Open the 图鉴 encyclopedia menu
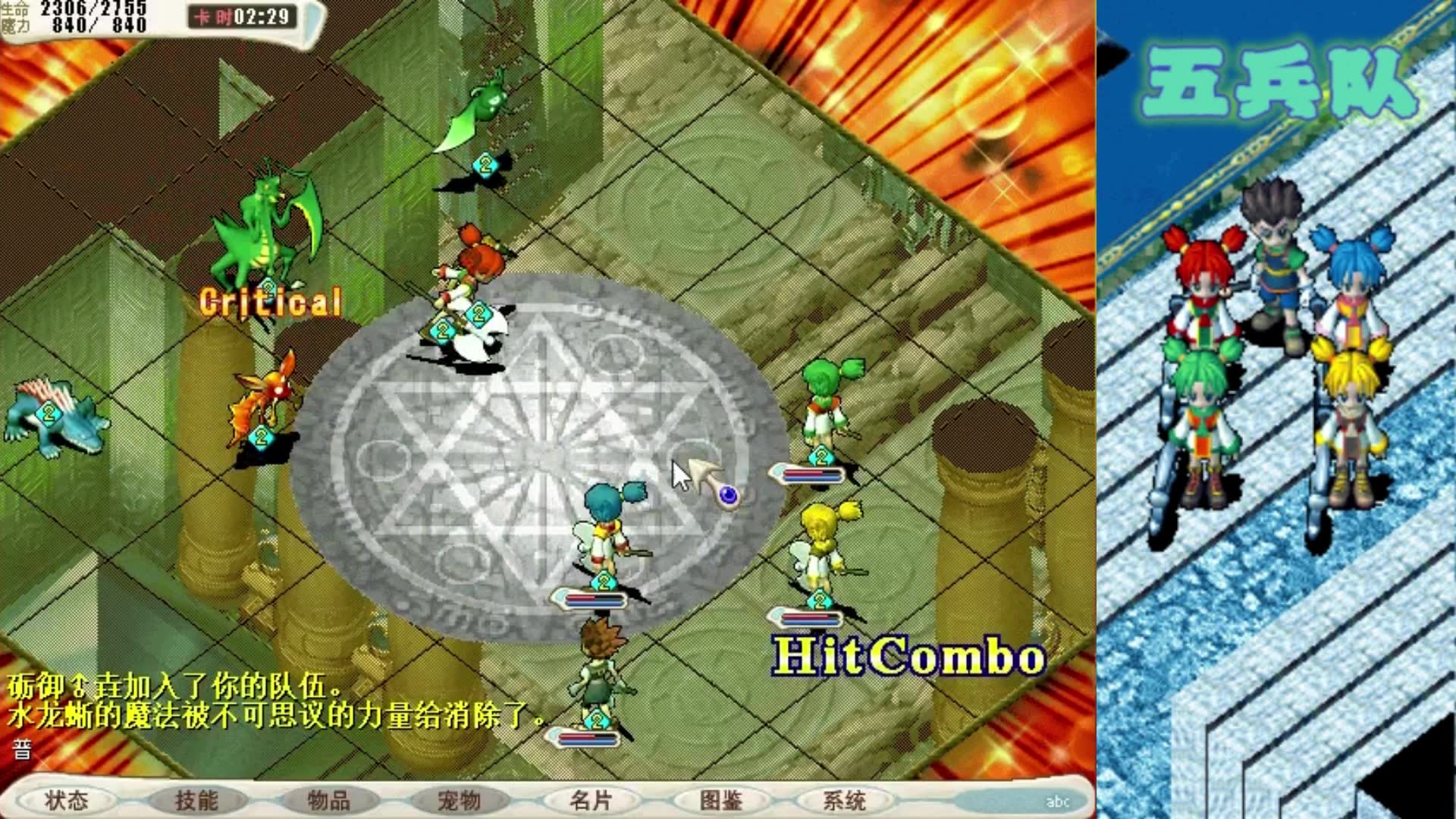Screen dimensions: 1456x819 [x=720, y=800]
